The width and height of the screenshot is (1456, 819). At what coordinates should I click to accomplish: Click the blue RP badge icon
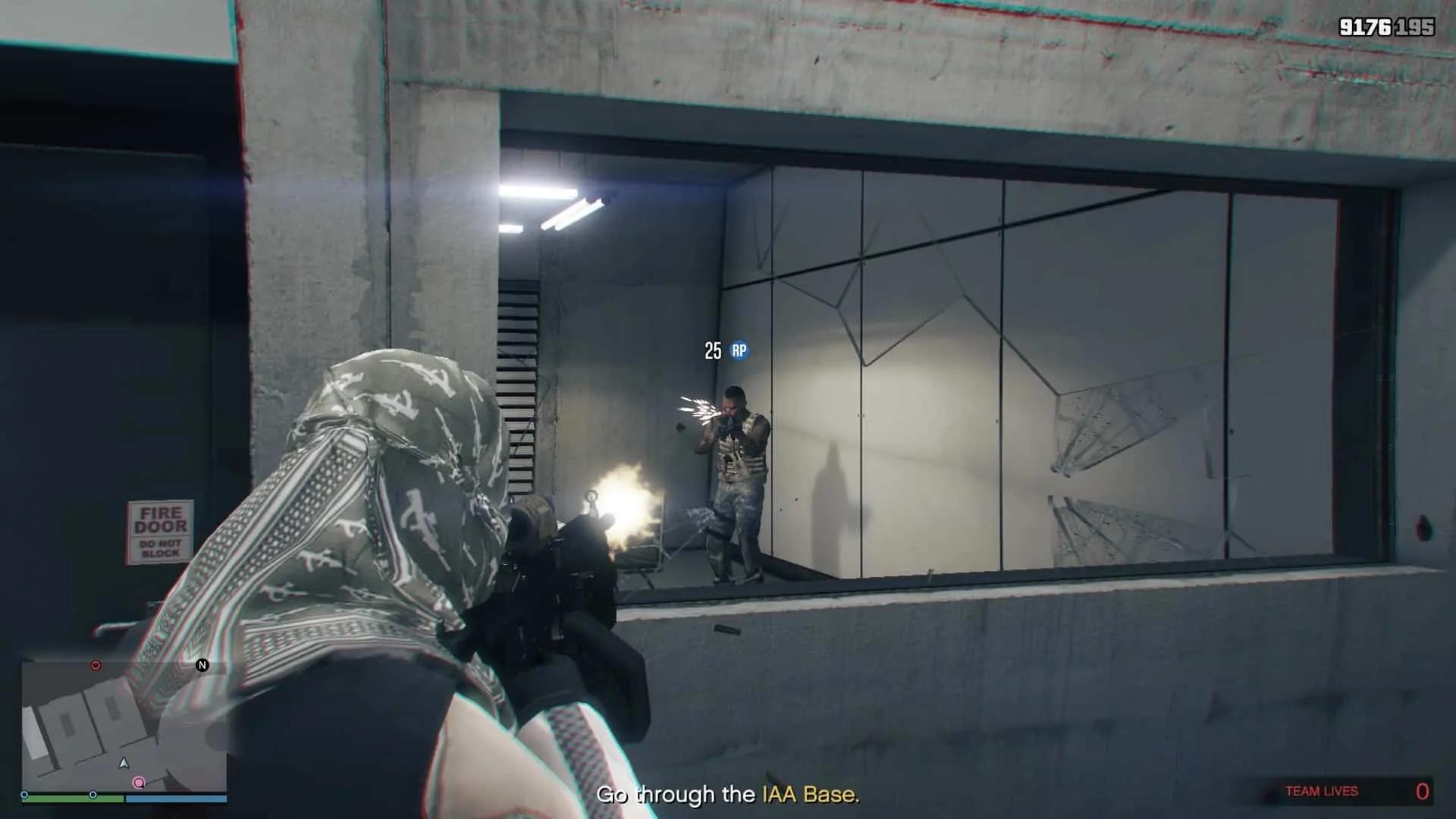[x=738, y=351]
